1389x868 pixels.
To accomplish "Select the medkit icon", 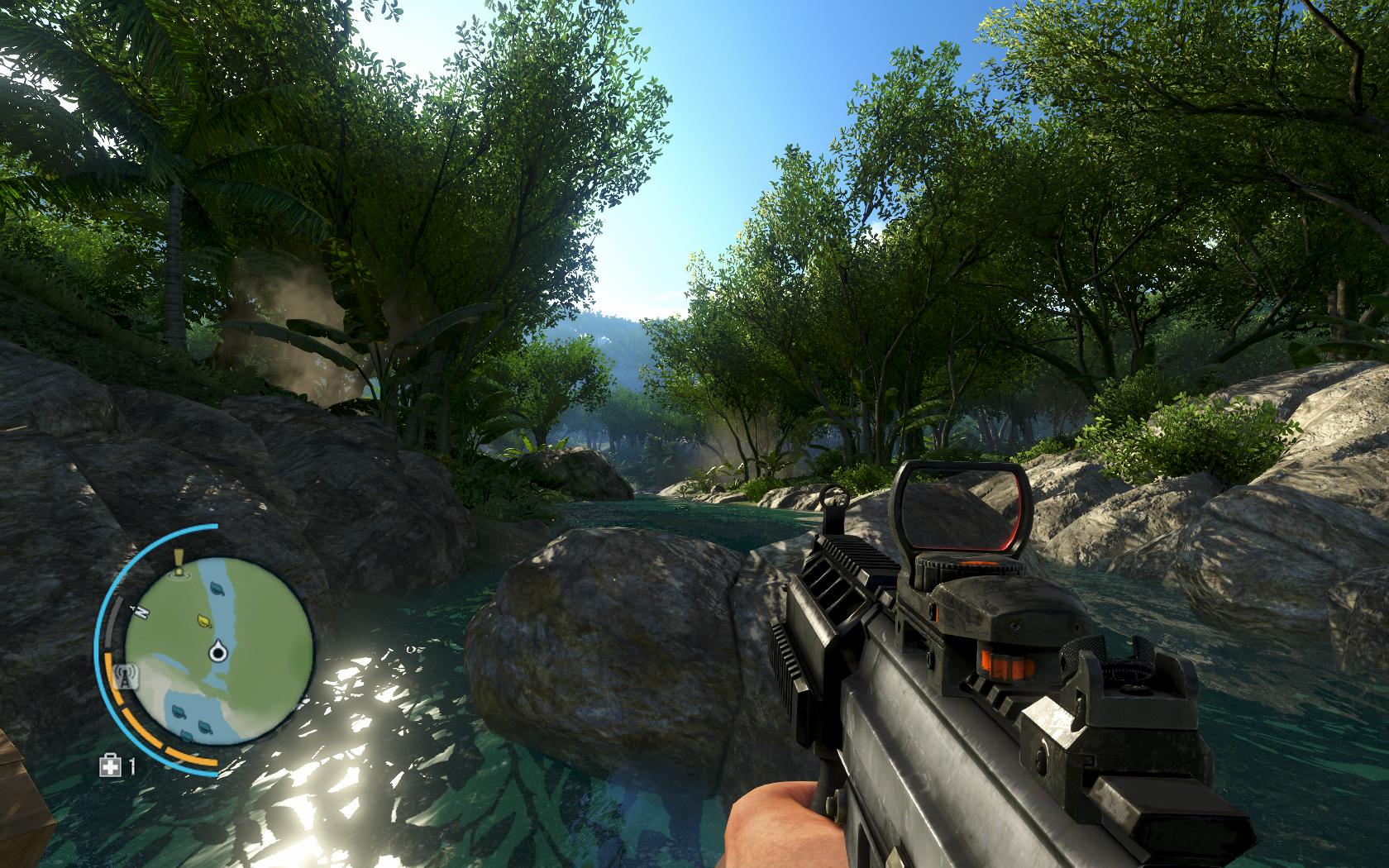I will click(109, 765).
